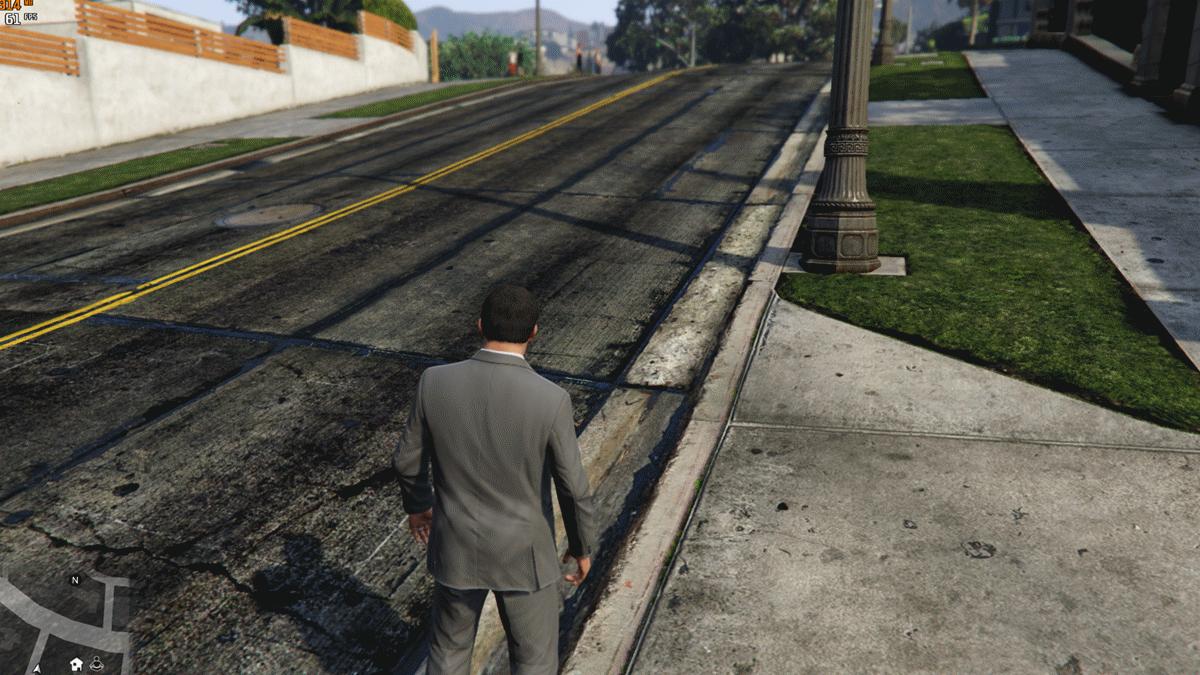Image resolution: width=1200 pixels, height=675 pixels.
Task: Click the player arrow on the minimap
Action: pos(37,667)
